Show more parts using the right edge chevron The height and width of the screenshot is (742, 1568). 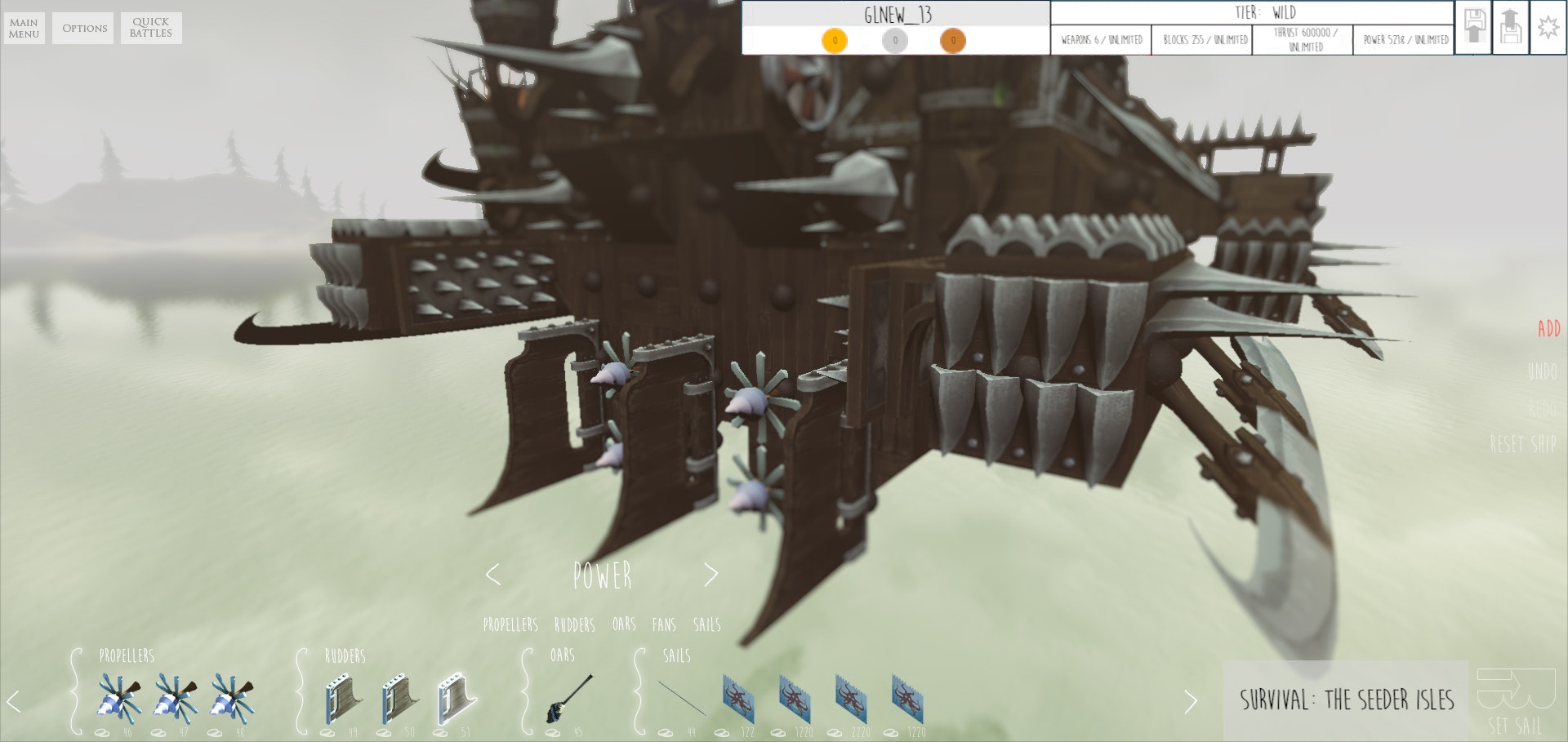[1191, 699]
